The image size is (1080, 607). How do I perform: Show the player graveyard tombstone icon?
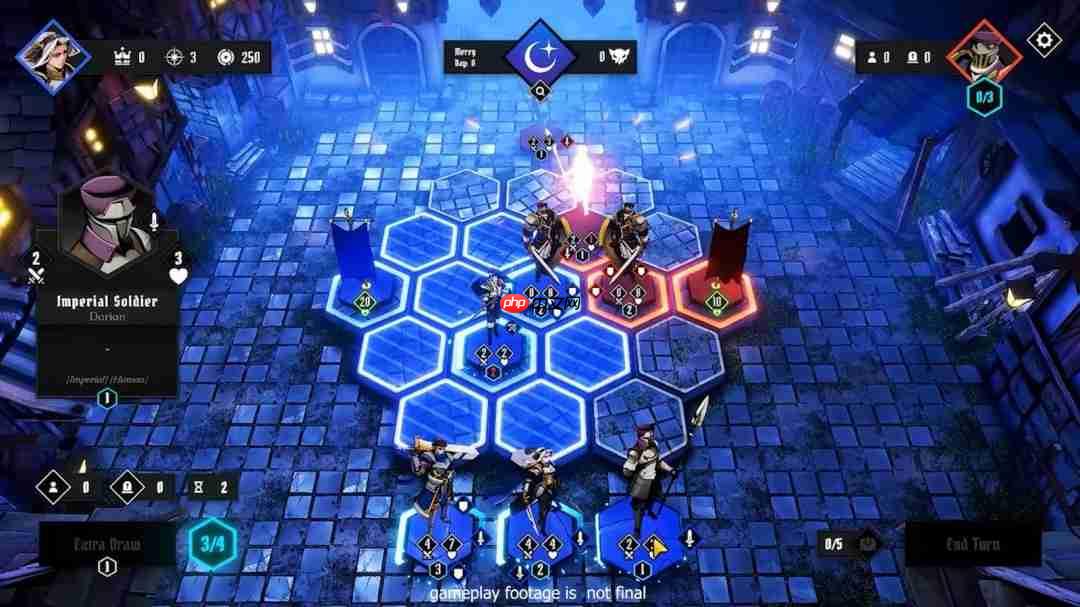tap(129, 487)
